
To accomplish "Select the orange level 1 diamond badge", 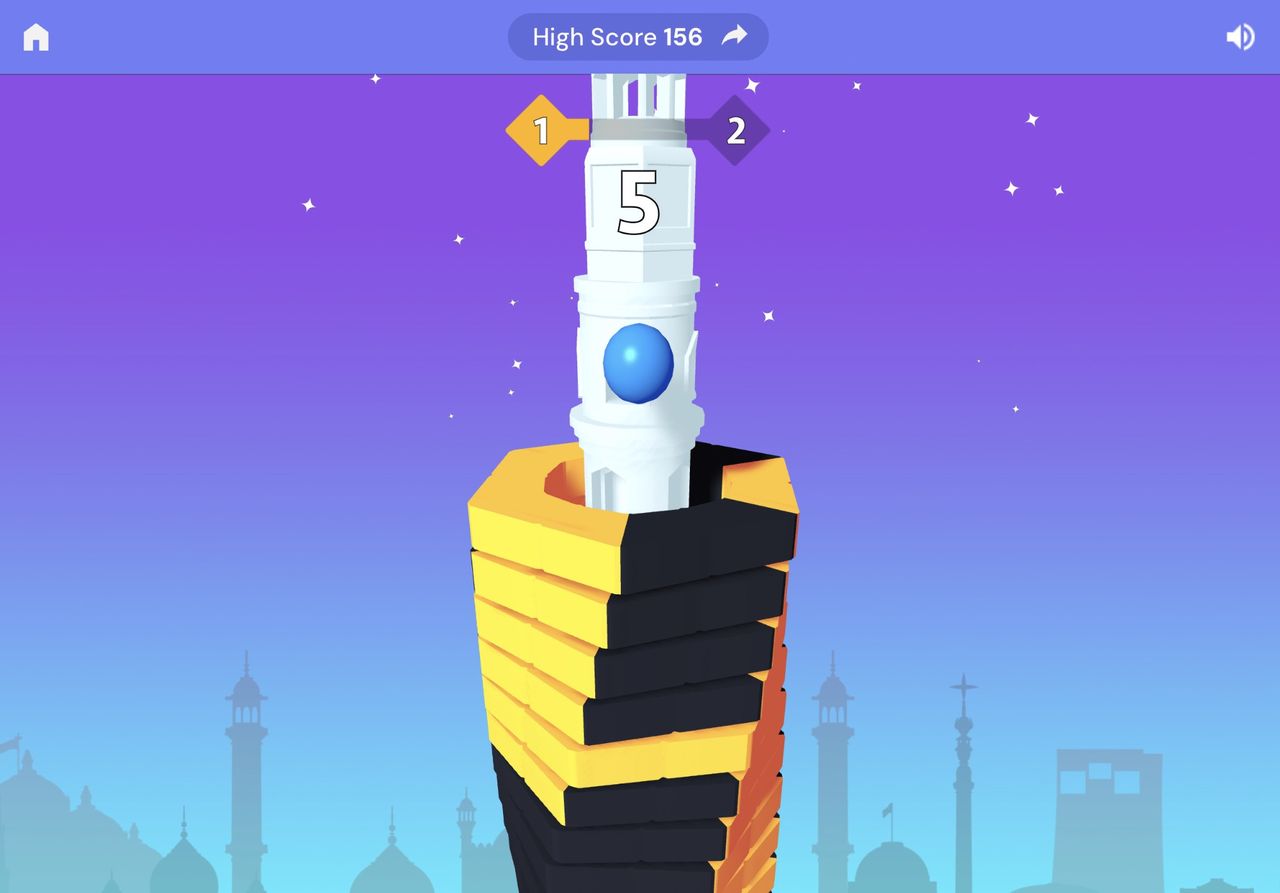I will (x=541, y=129).
